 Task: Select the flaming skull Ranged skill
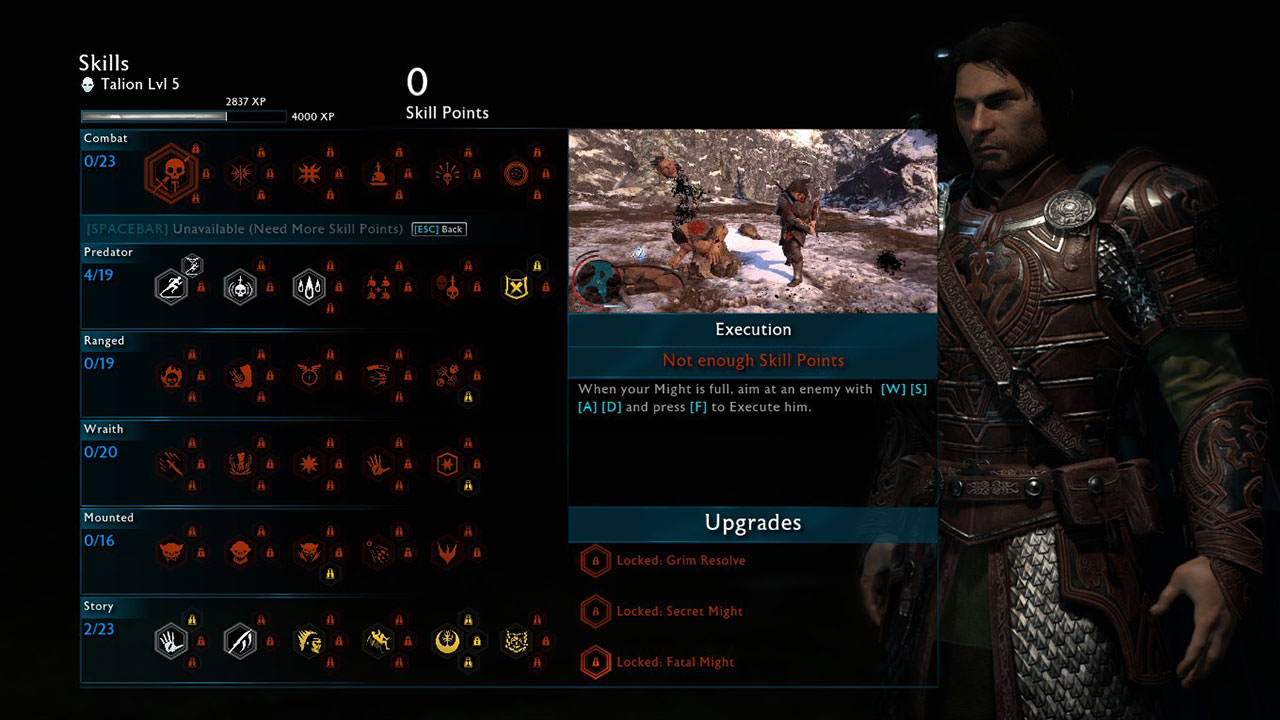pyautogui.click(x=171, y=375)
